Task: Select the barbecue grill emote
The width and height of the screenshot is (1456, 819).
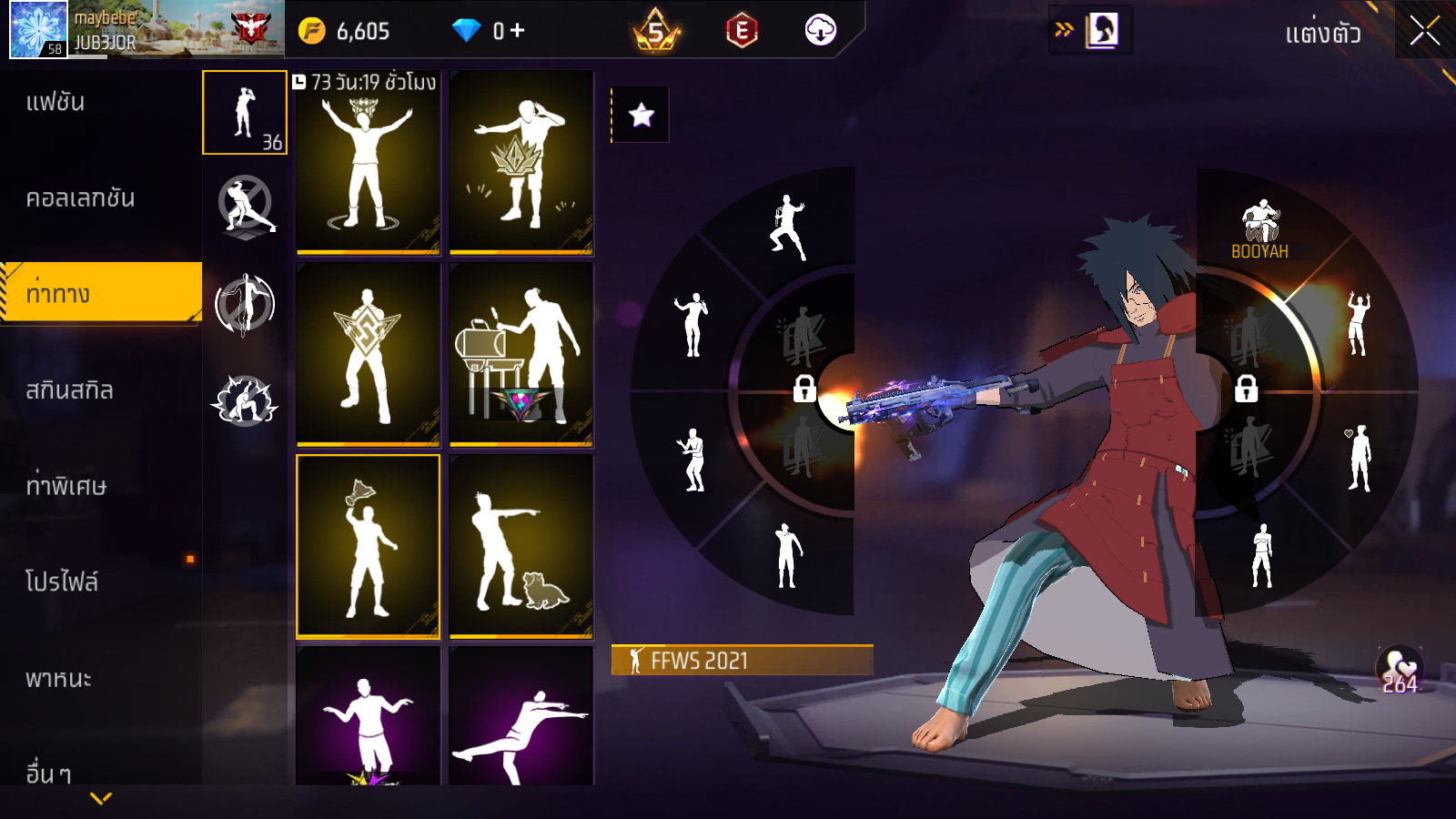Action: pos(521,354)
